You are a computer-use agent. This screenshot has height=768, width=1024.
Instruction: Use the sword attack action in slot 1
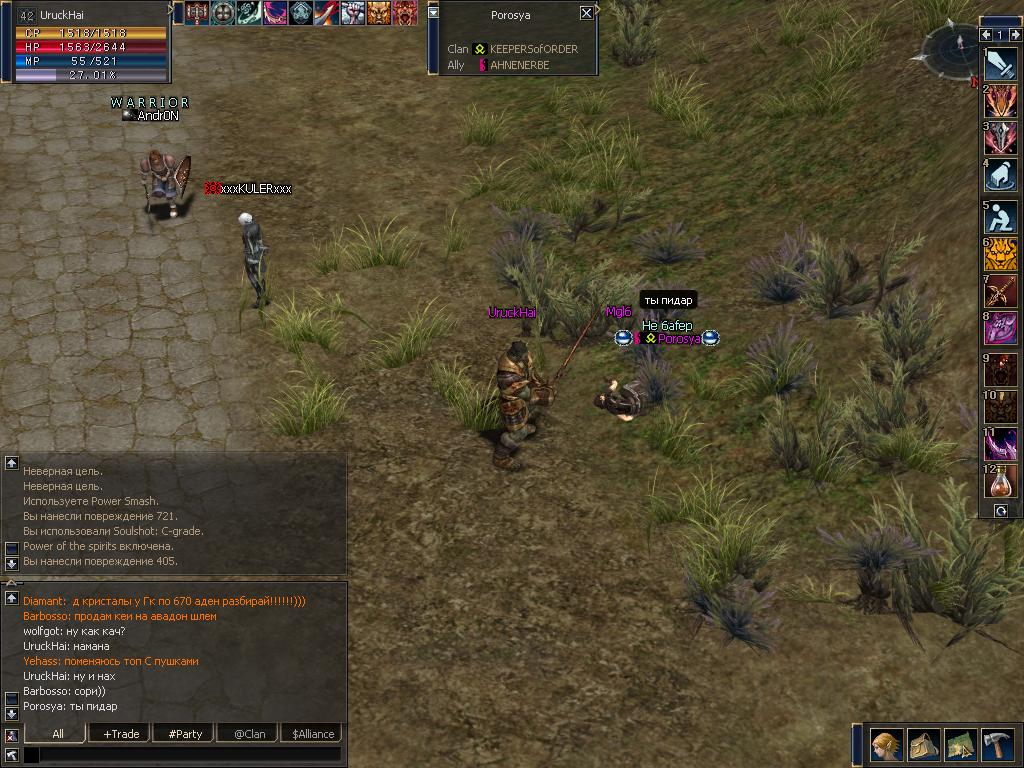1001,64
